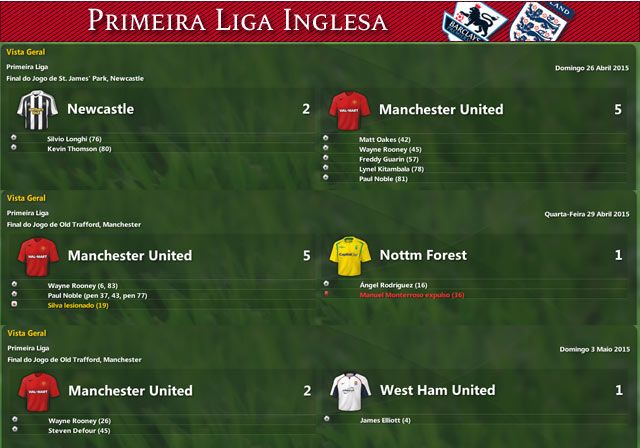Viewport: 640px width, 448px height.
Task: Open the Silva lesionado (19) injury entry
Action: click(78, 305)
